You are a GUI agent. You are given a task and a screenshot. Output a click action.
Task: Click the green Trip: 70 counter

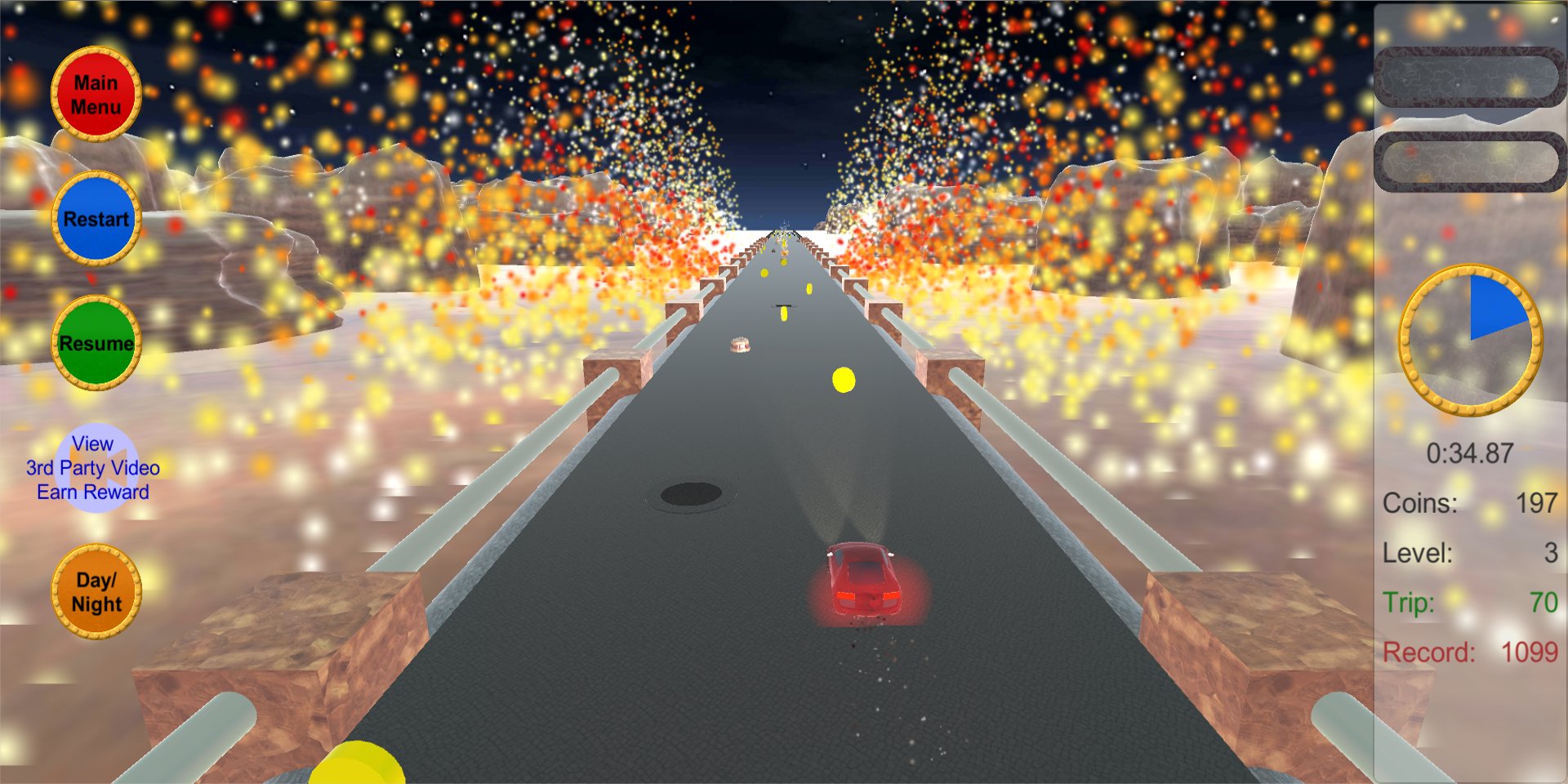click(x=1470, y=604)
